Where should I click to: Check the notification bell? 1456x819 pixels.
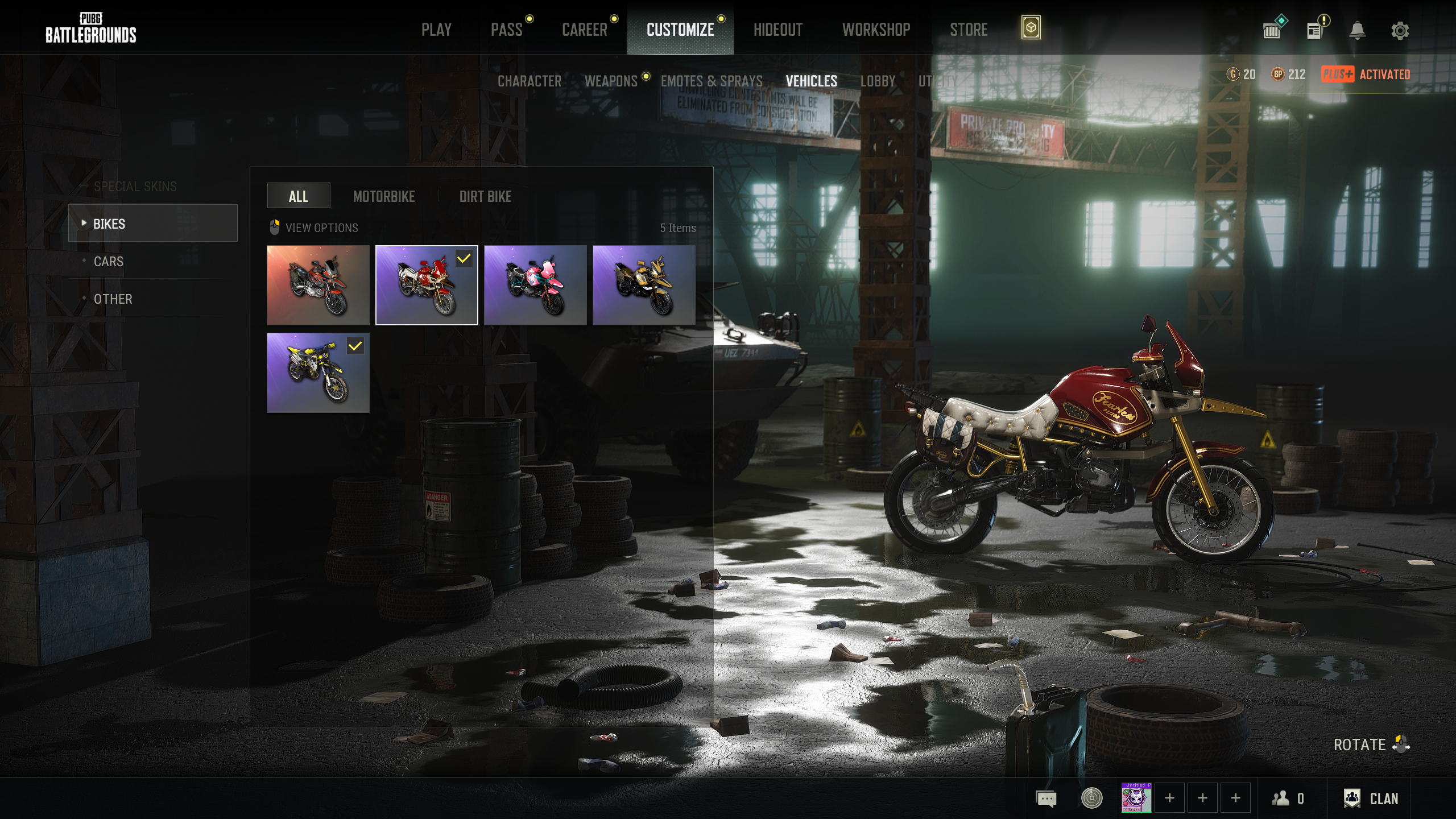click(x=1357, y=31)
